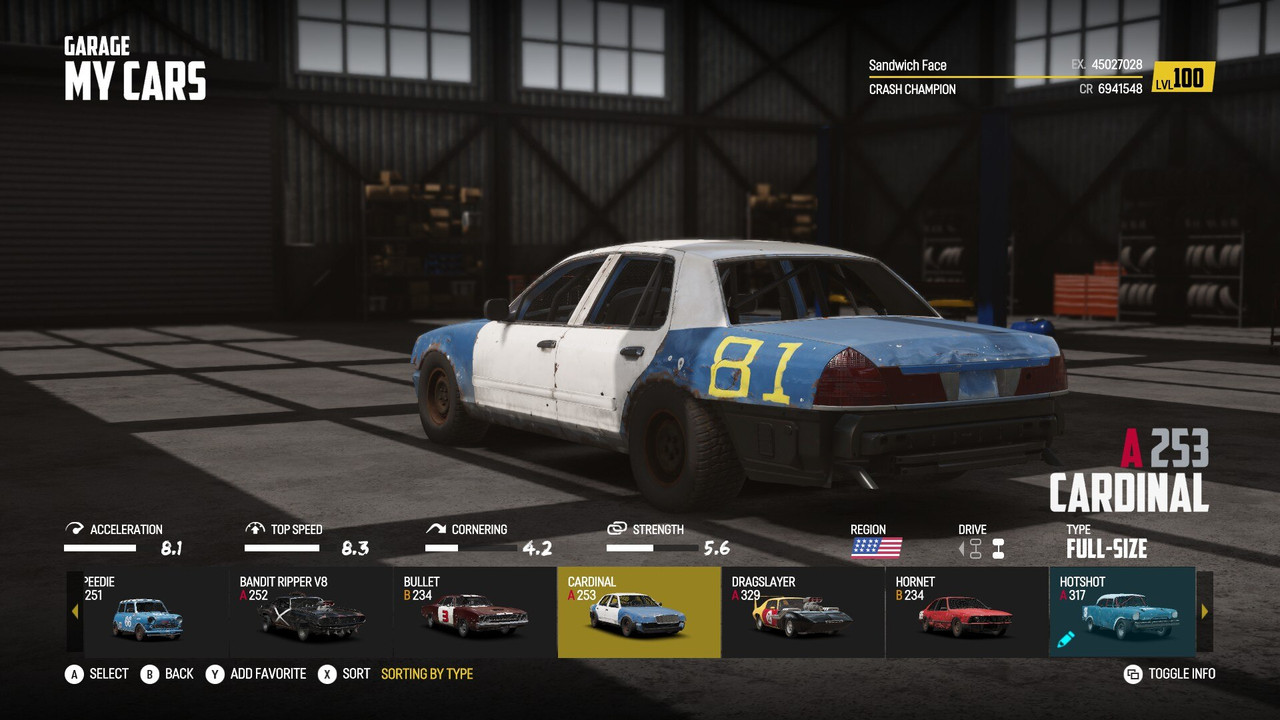1280x720 pixels.
Task: Choose the Bandit Ripper V8 car
Action: 311,614
